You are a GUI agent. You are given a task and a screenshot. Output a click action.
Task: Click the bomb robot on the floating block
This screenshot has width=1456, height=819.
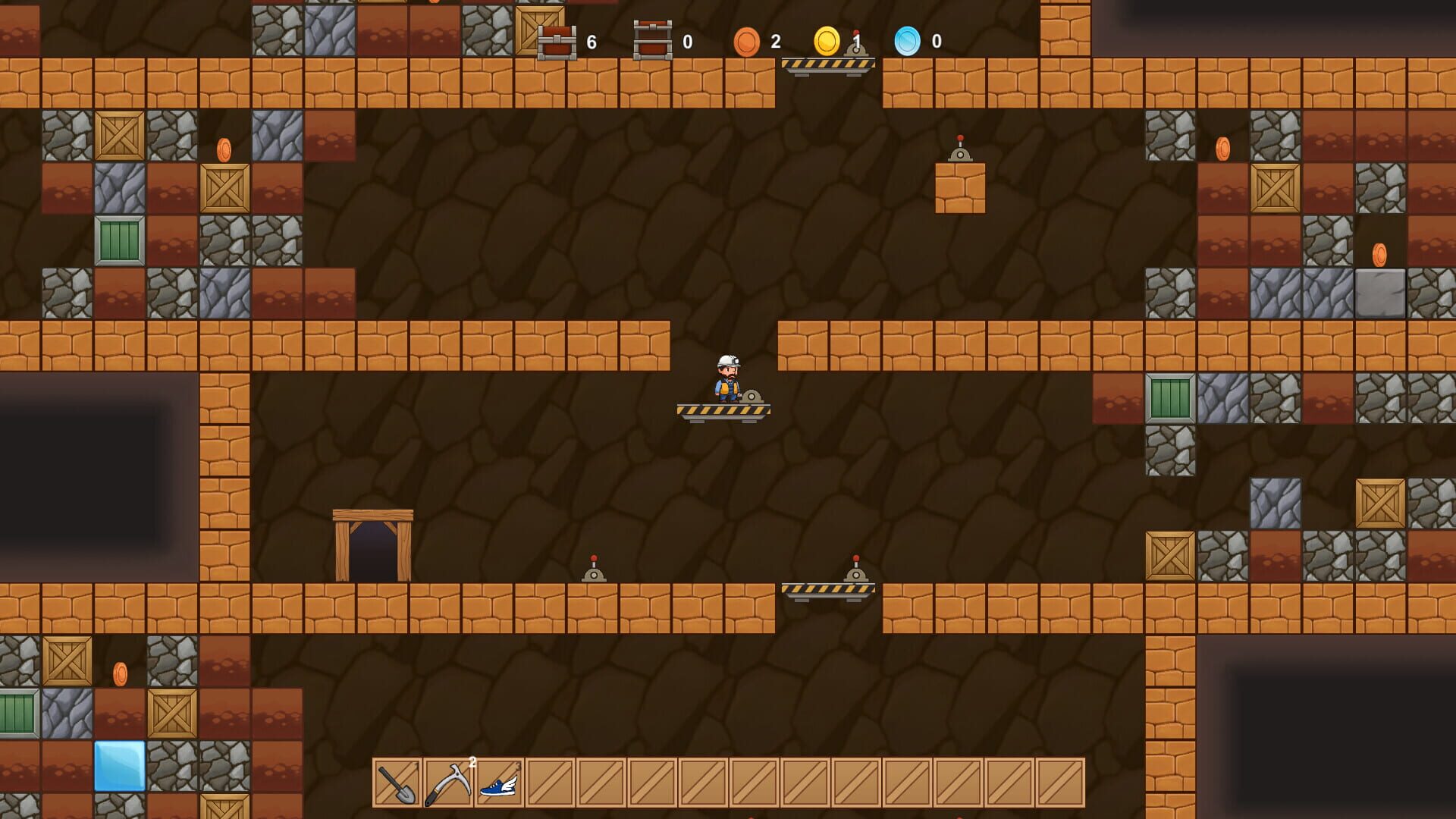point(959,155)
